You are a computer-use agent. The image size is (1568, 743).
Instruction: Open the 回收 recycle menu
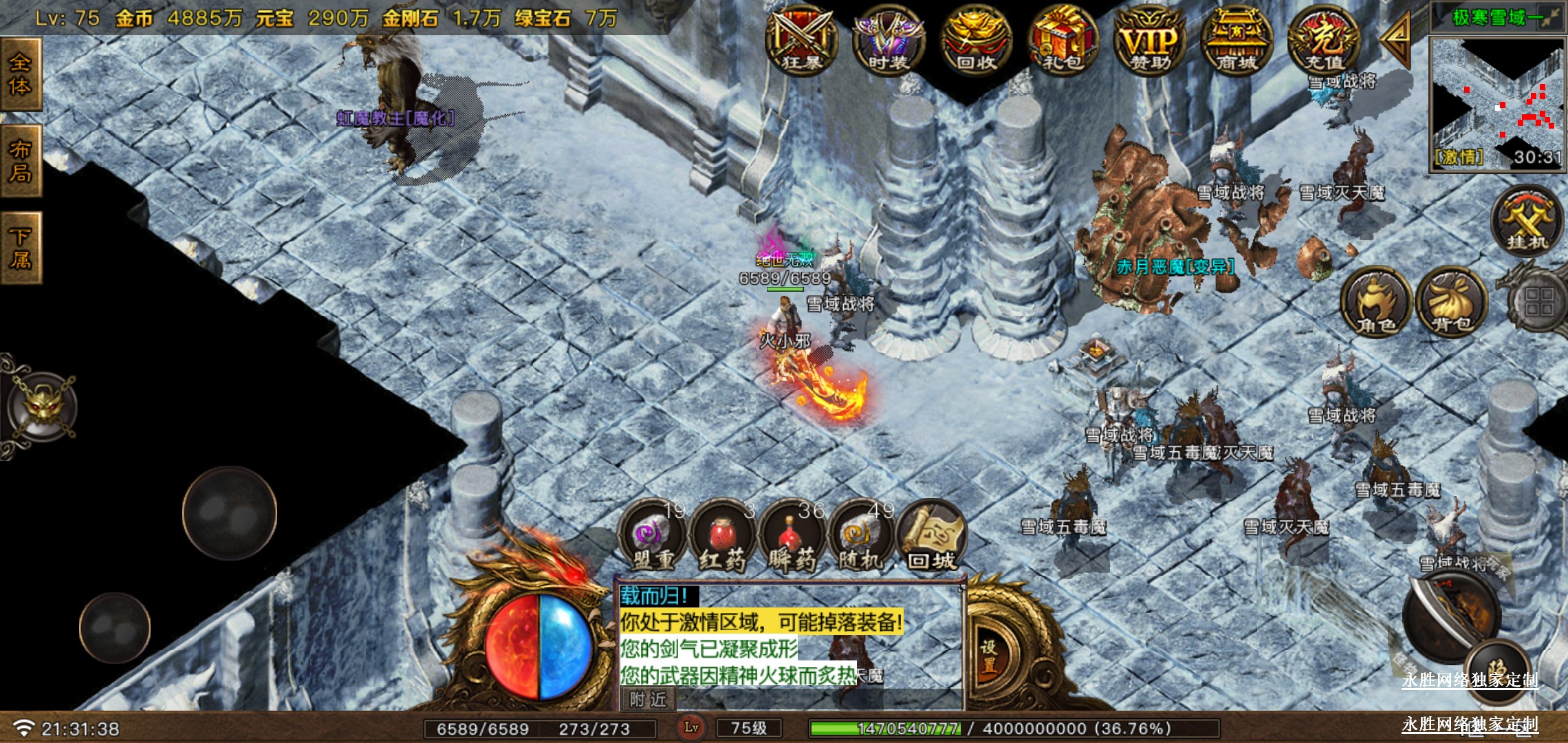[976, 41]
